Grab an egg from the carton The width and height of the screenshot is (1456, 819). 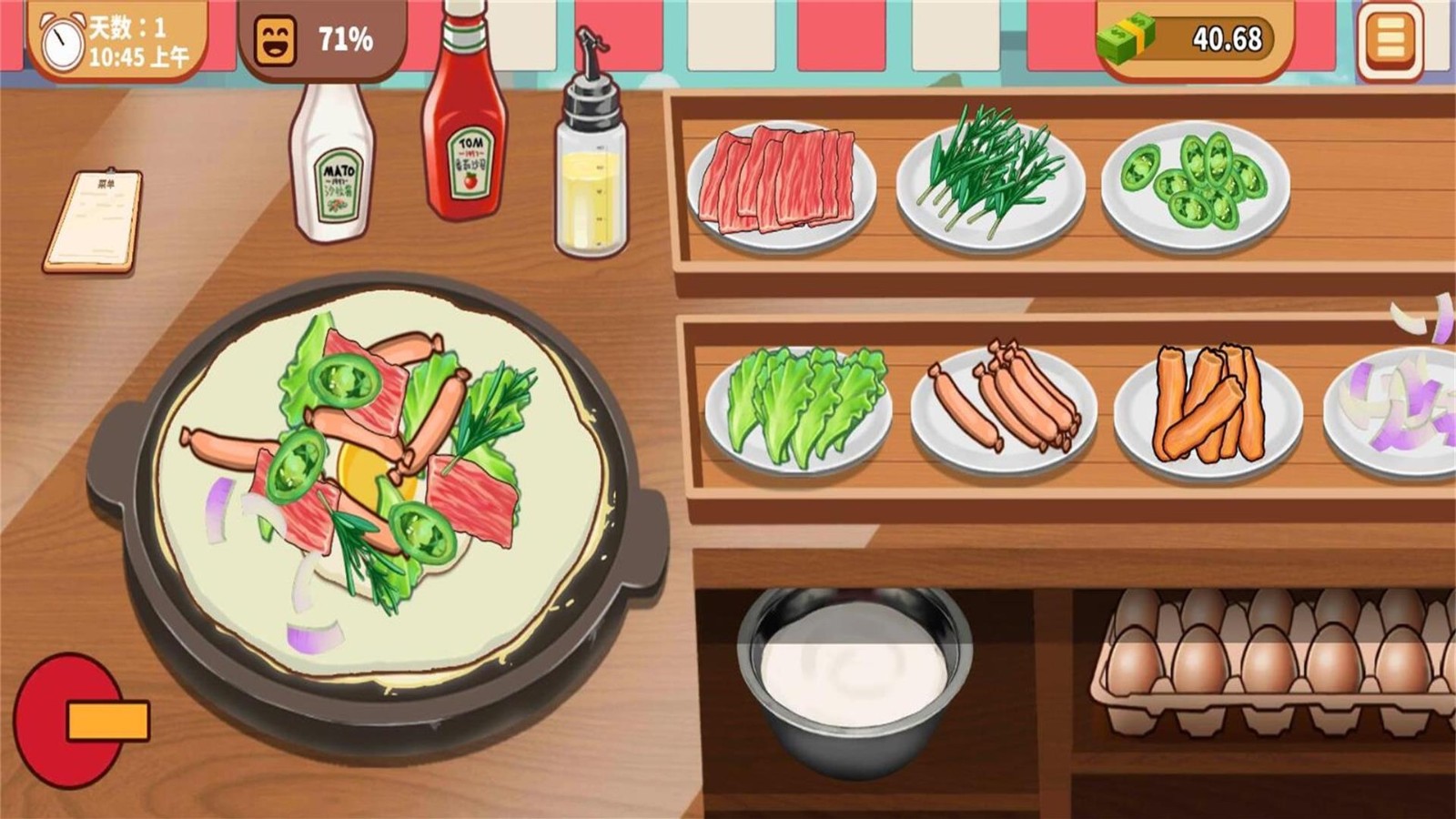tap(1267, 657)
